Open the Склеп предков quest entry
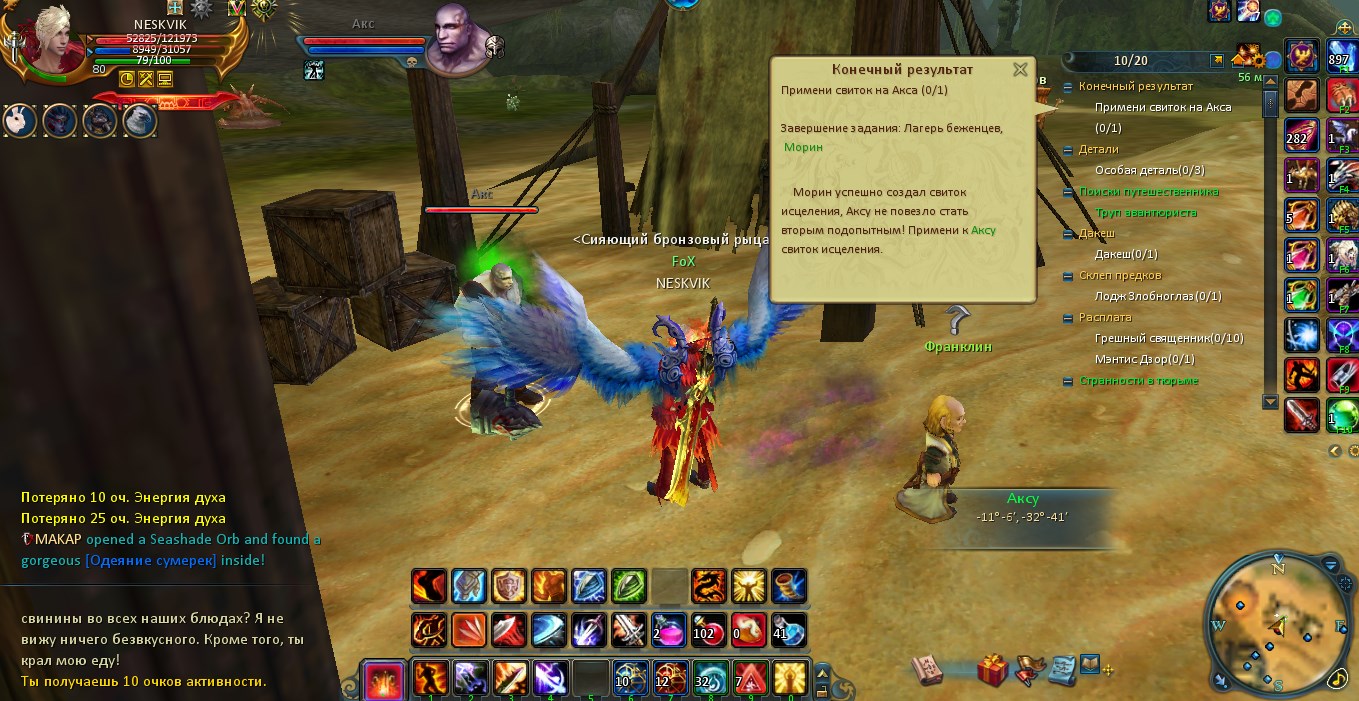The image size is (1359, 701). [1120, 275]
